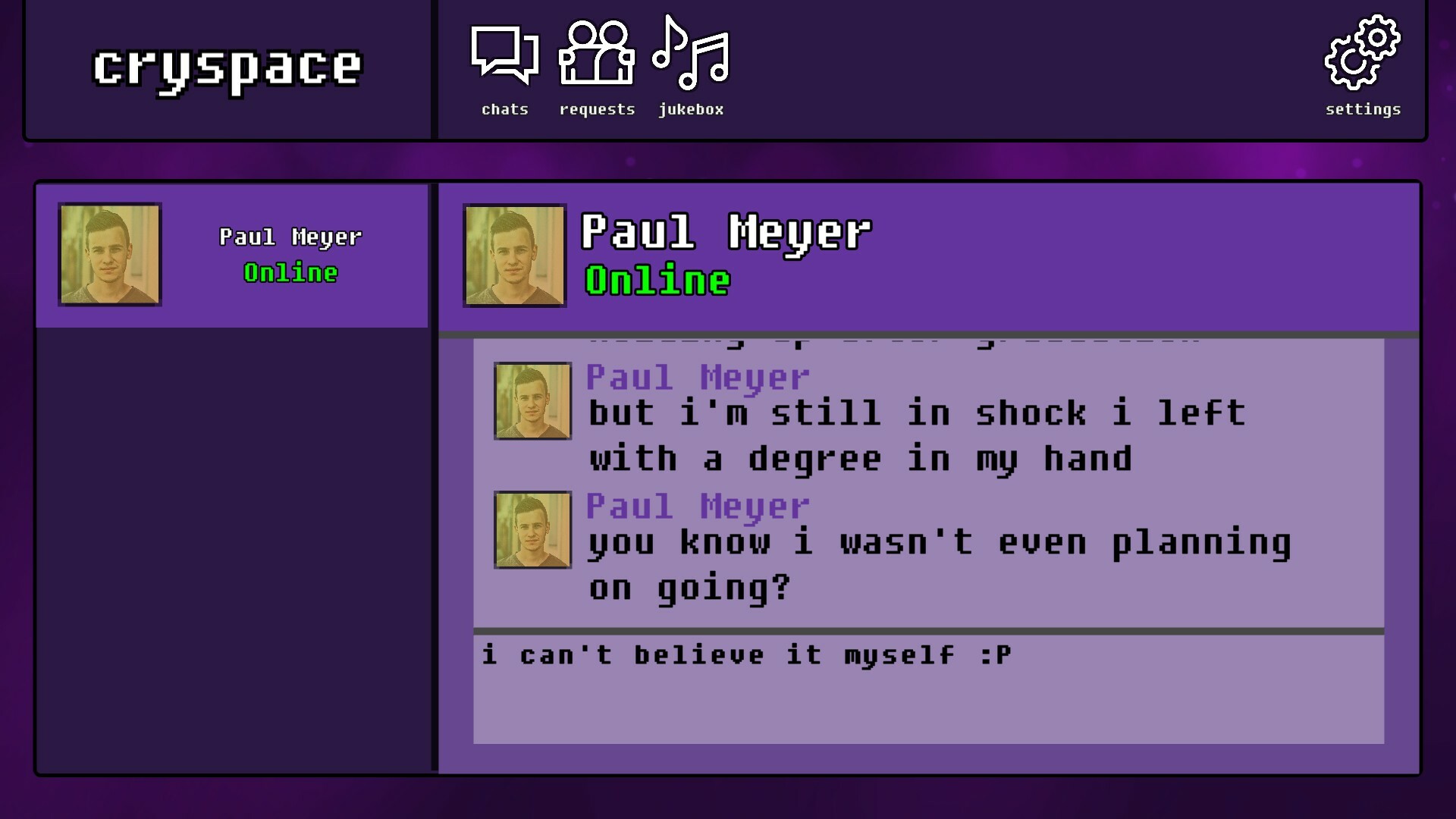Click the green Online indicator in the sidebar
This screenshot has height=819, width=1456.
tap(288, 273)
